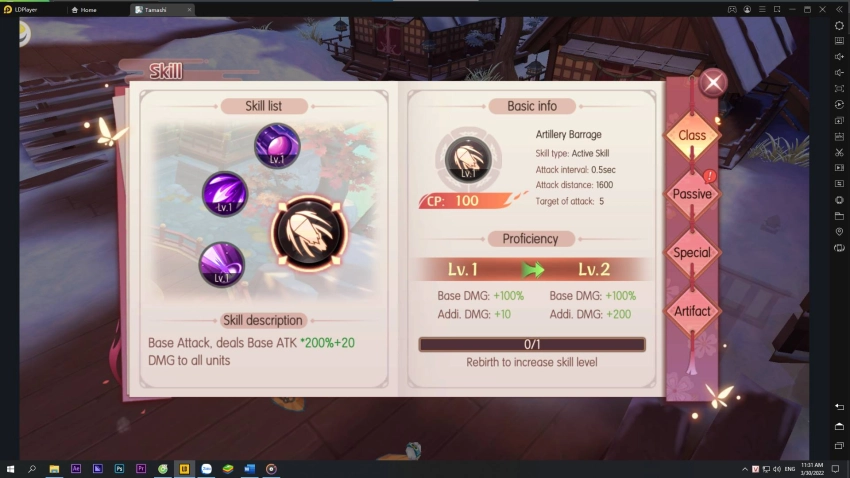Close the Tamashi emulator tab
Screen dimensions: 850x478
click(x=189, y=9)
